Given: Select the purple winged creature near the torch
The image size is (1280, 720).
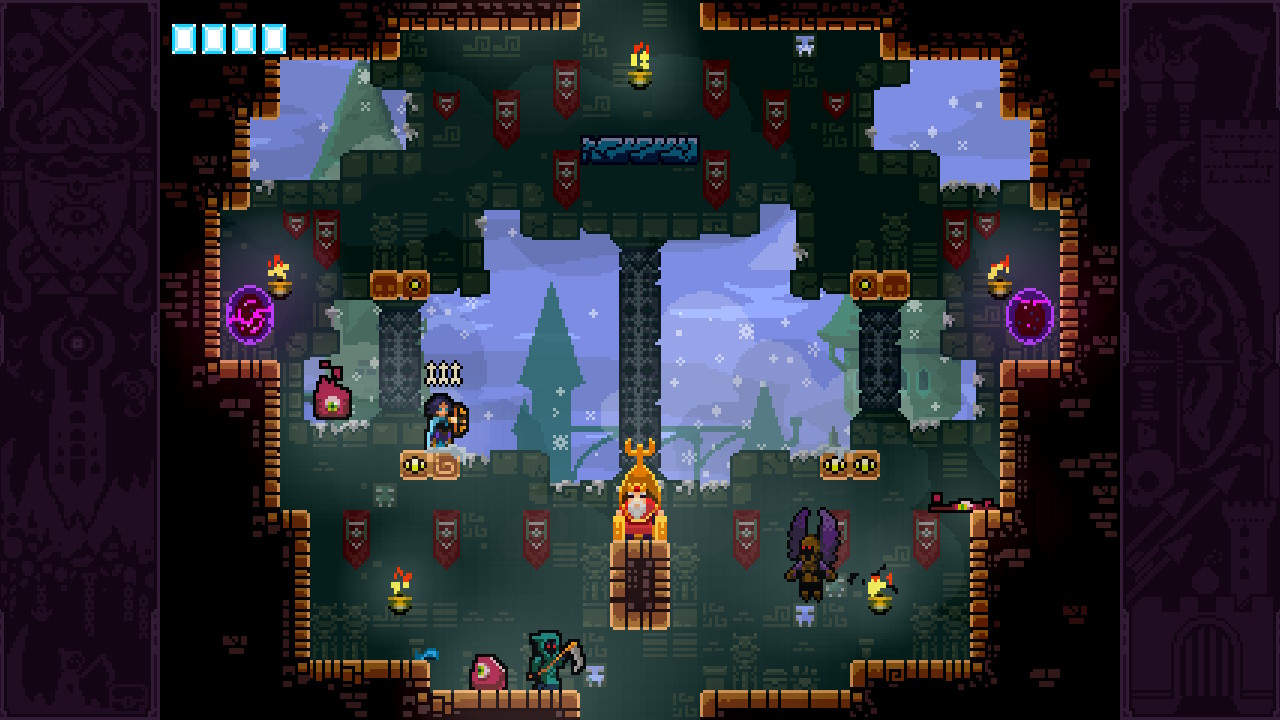Looking at the screenshot, I should [x=808, y=555].
